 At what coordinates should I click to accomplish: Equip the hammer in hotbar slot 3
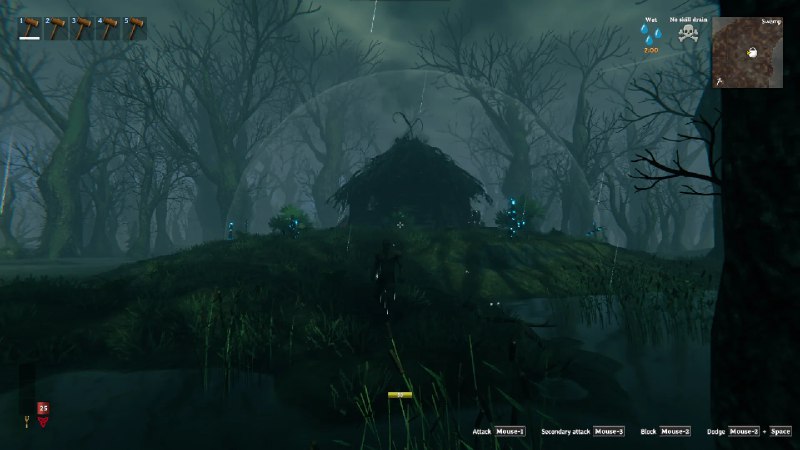pos(83,27)
